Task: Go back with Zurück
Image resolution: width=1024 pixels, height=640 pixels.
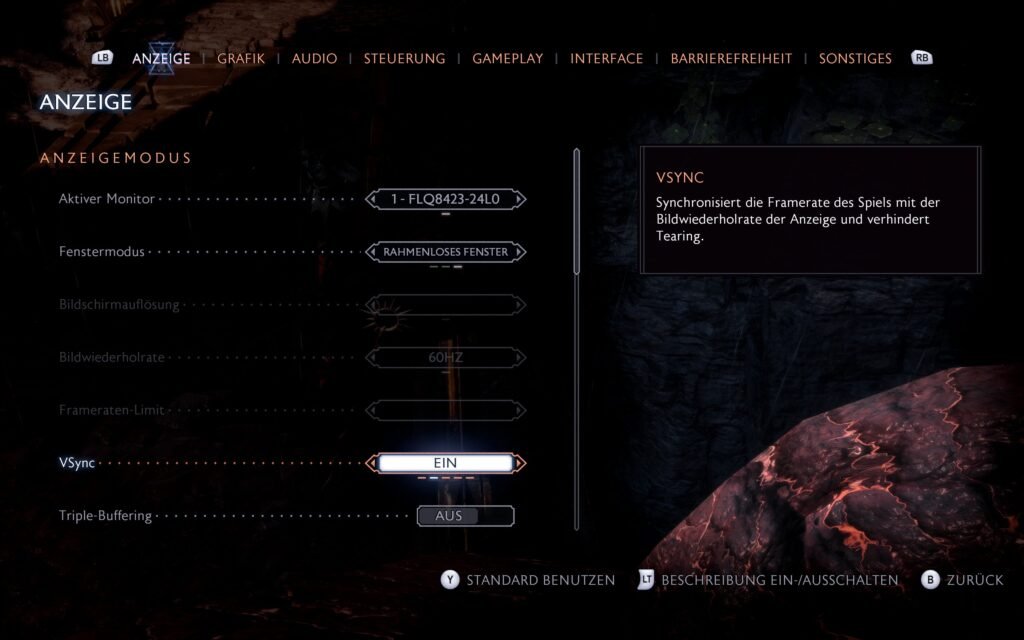Action: (974, 580)
